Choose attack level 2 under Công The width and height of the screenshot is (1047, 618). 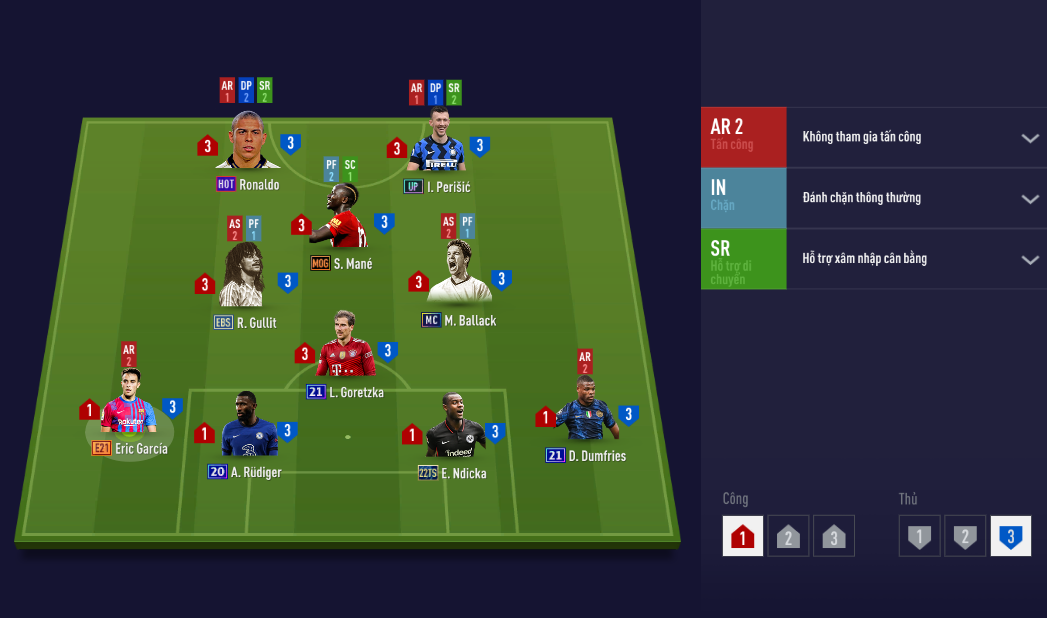click(788, 537)
